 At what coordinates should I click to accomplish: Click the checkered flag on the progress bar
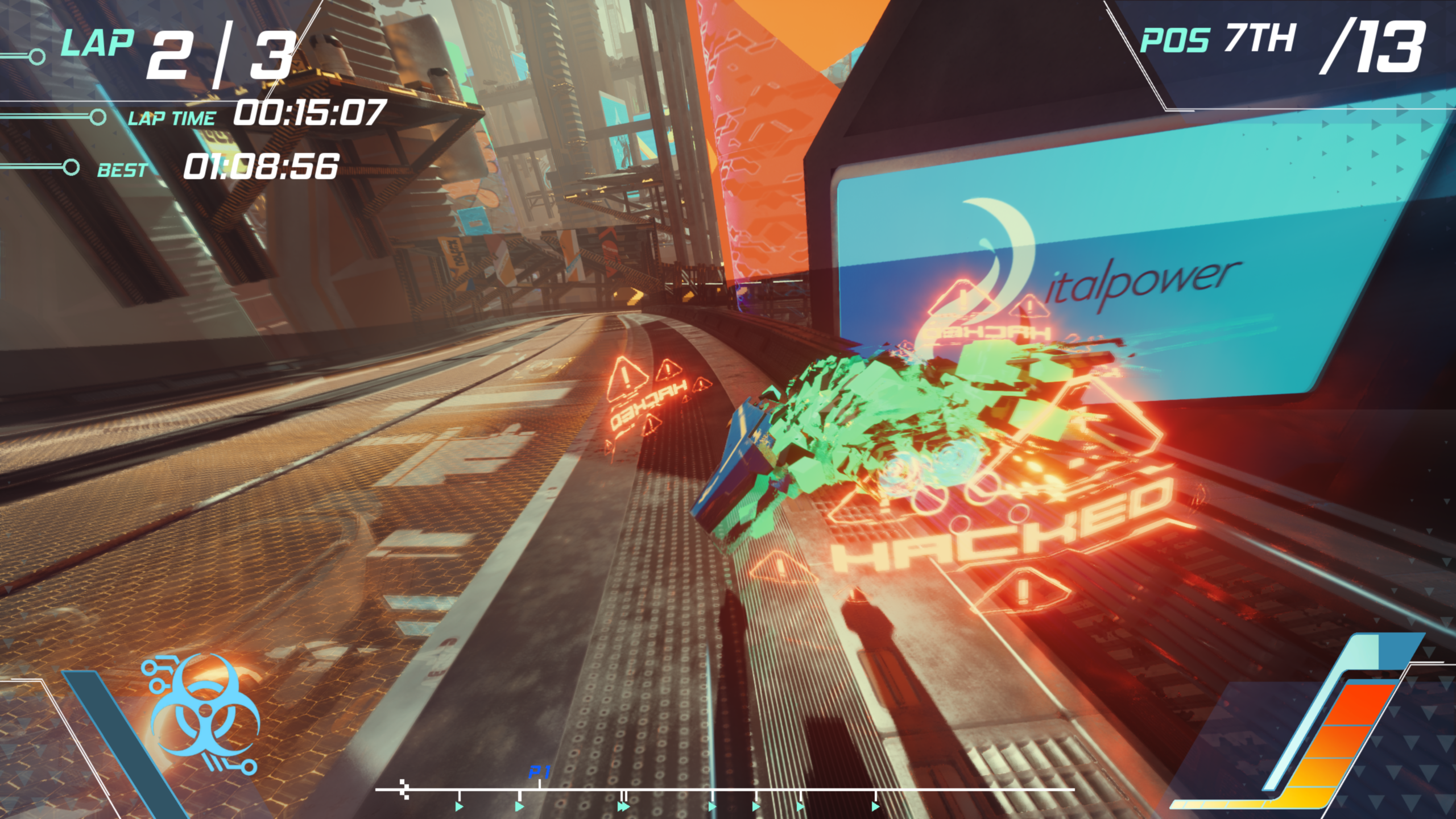click(x=404, y=789)
